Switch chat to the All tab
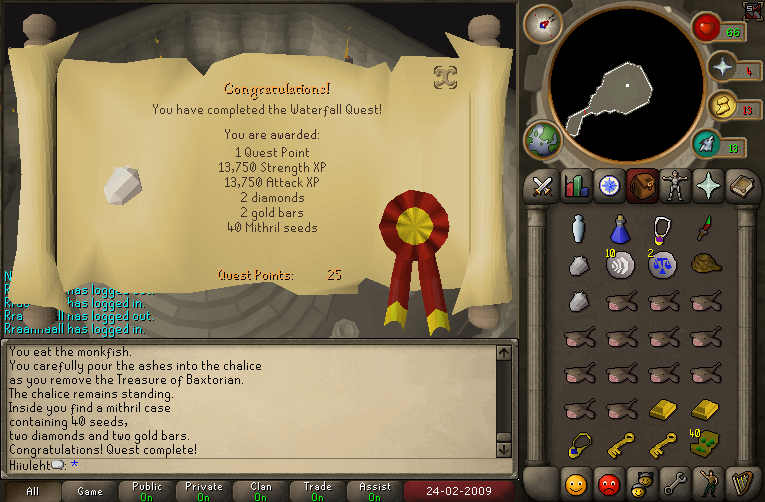Viewport: 765px width, 502px height. tap(32, 491)
